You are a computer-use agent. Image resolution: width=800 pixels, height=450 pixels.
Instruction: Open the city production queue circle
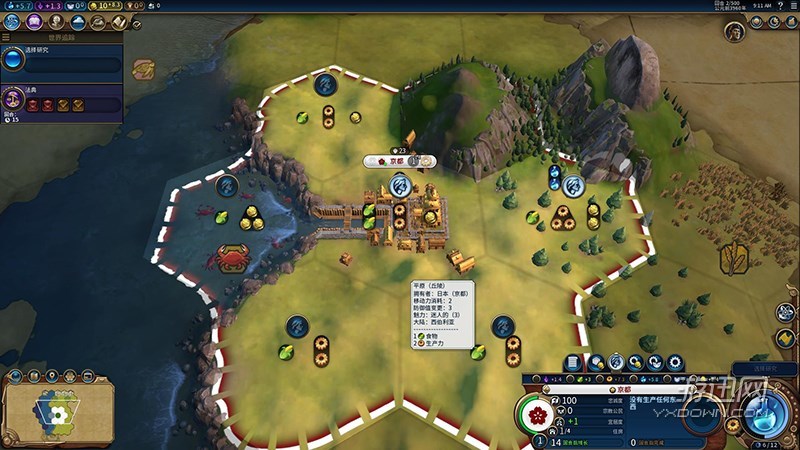coord(702,412)
